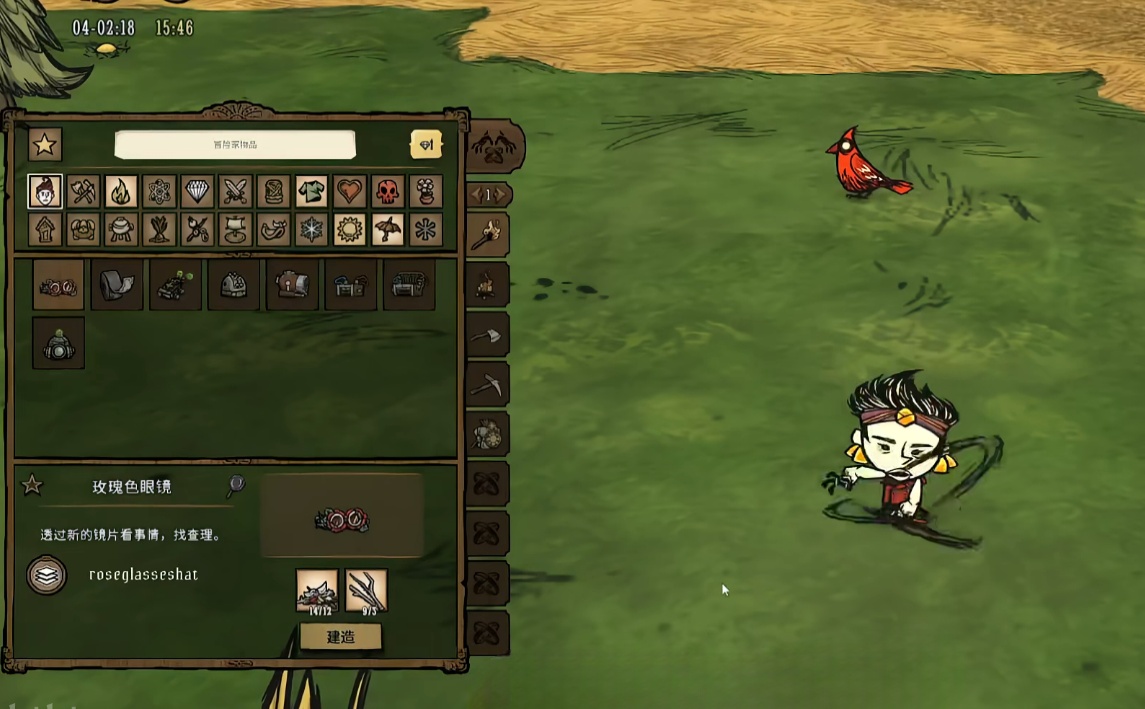1145x709 pixels.
Task: Select the rose-colored glasses recipe slot
Action: [x=58, y=286]
